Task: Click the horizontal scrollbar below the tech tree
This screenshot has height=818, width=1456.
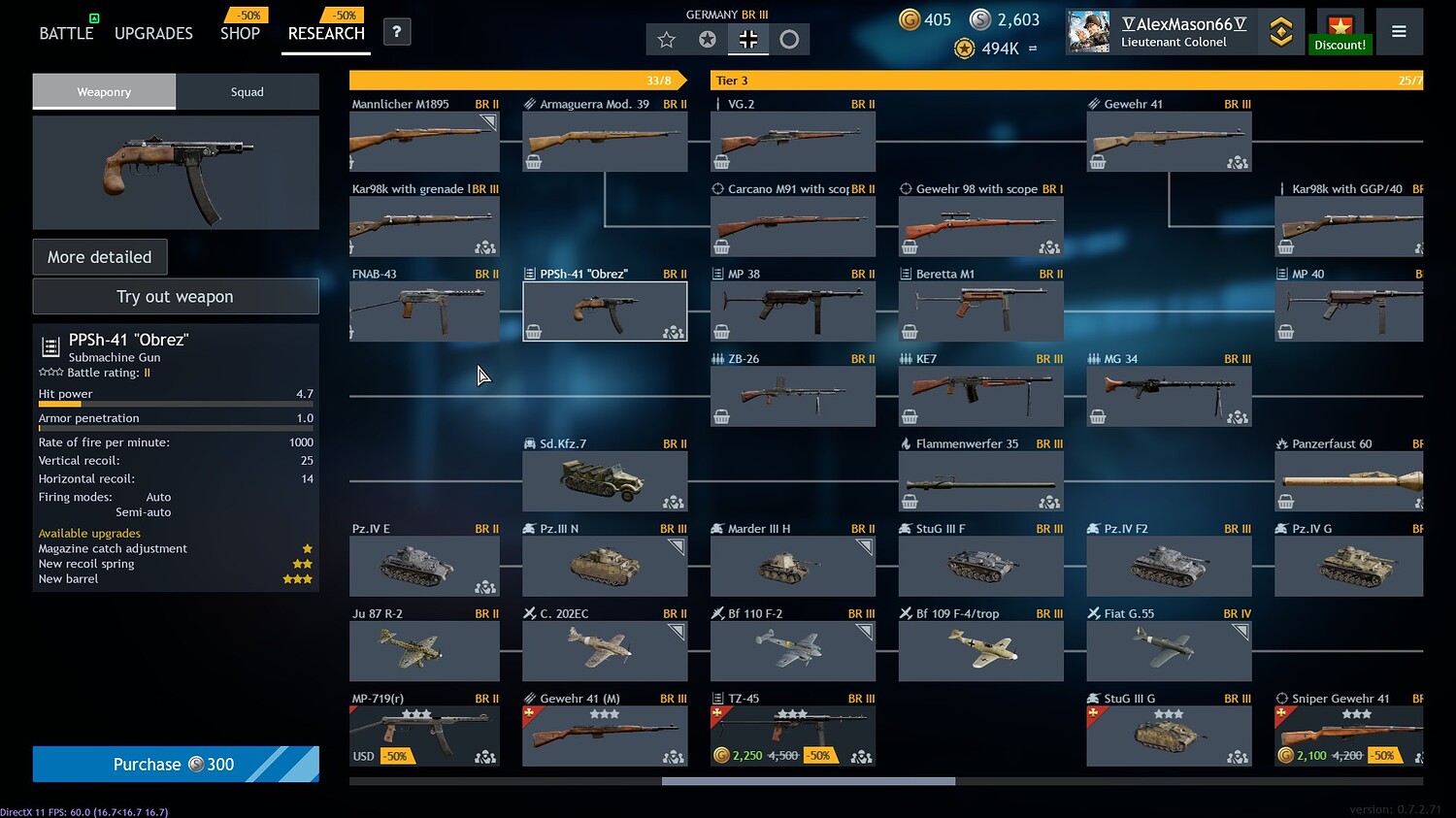Action: point(806,781)
